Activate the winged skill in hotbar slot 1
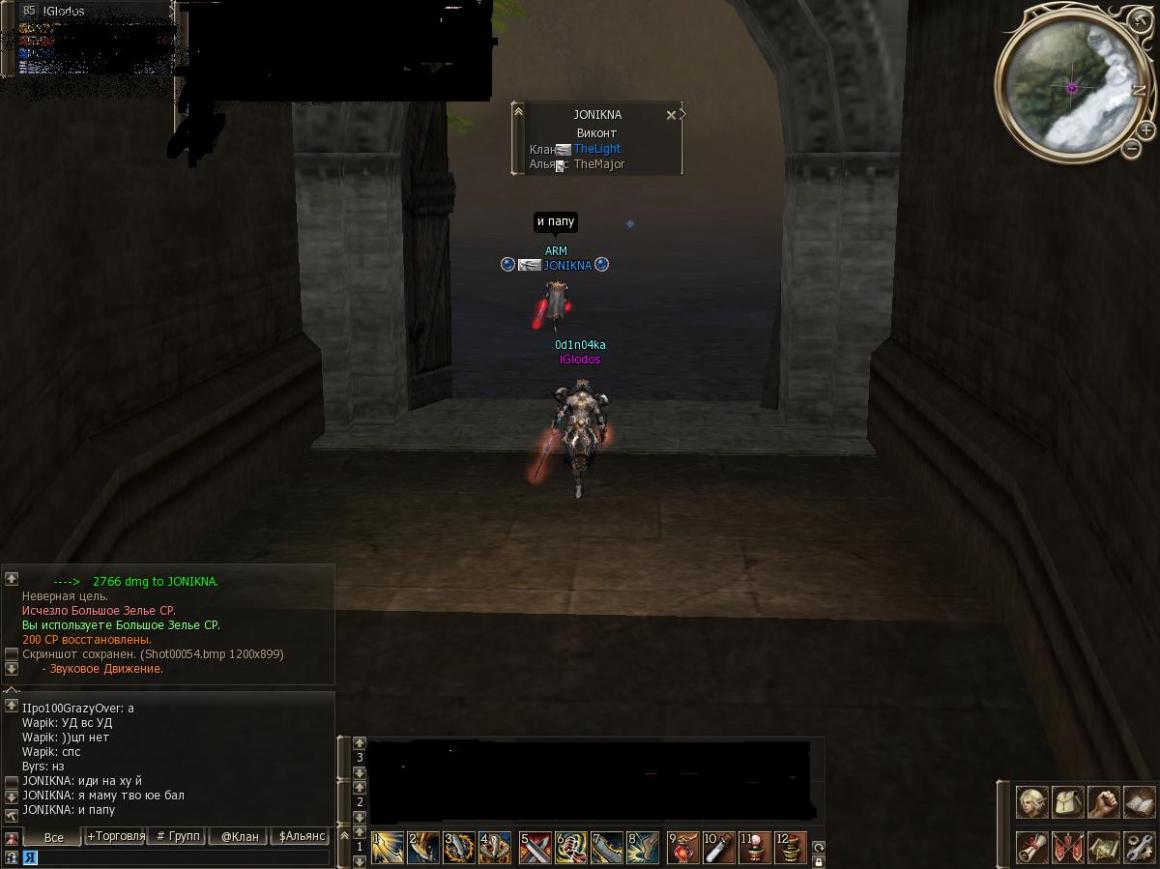The image size is (1160, 869). pos(387,848)
